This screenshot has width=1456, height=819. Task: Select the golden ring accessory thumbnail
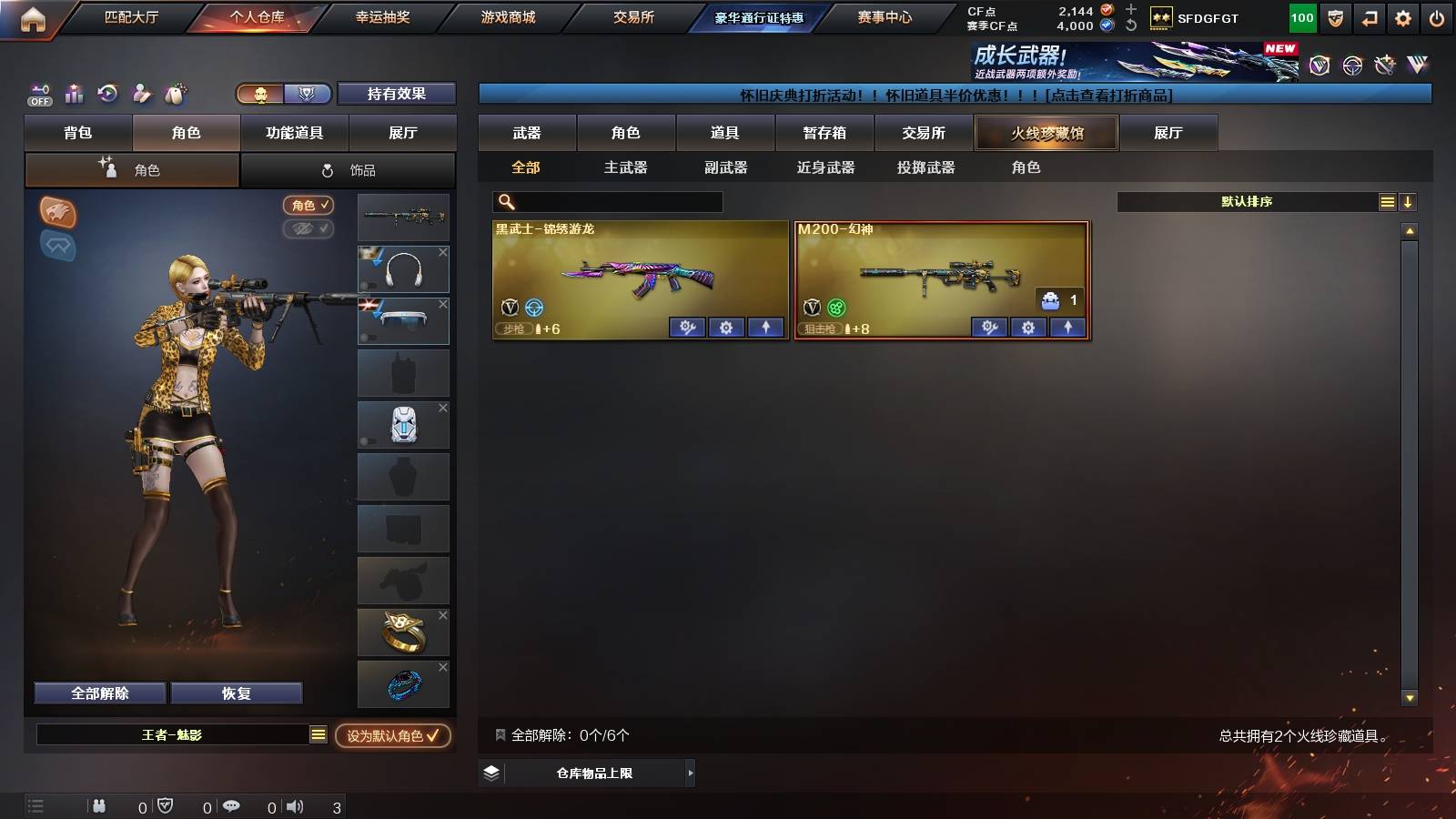[x=403, y=632]
